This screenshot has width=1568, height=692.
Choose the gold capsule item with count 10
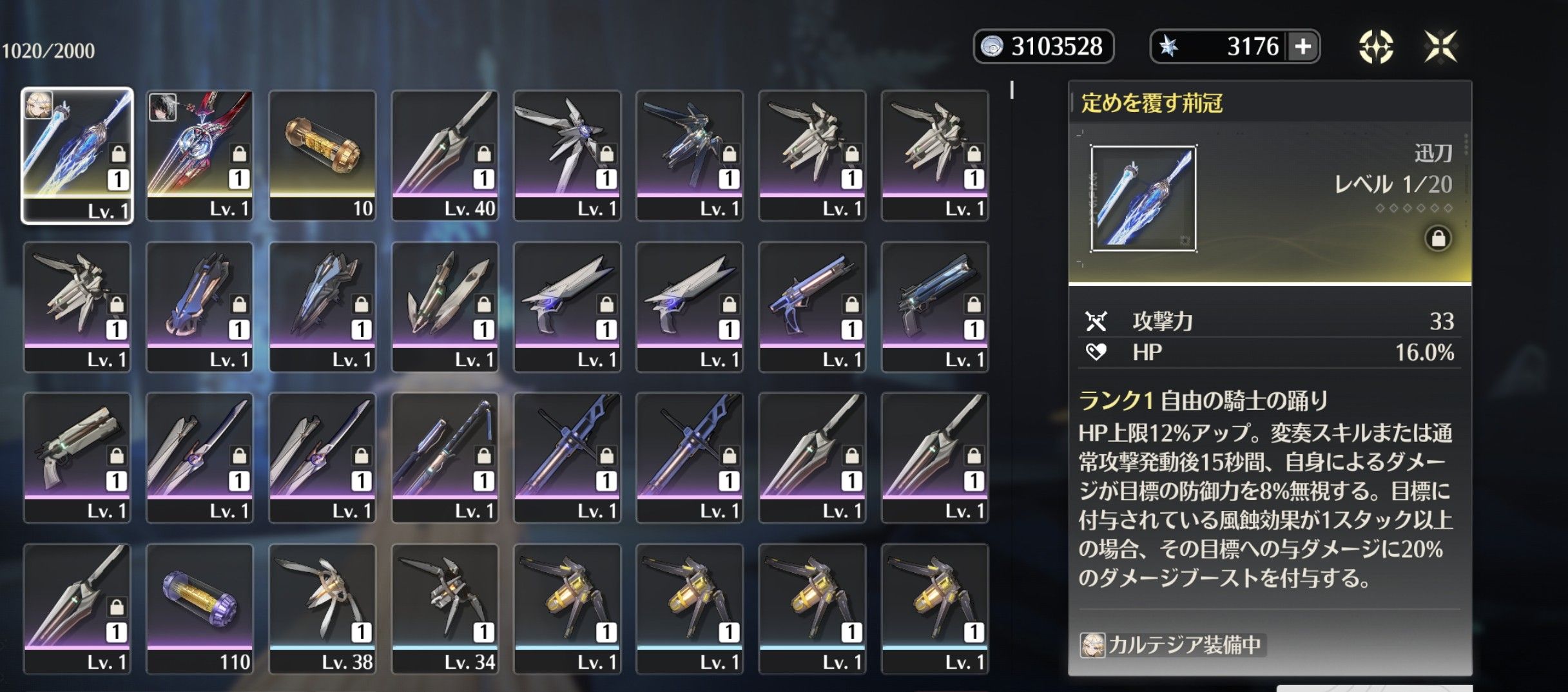coord(322,155)
